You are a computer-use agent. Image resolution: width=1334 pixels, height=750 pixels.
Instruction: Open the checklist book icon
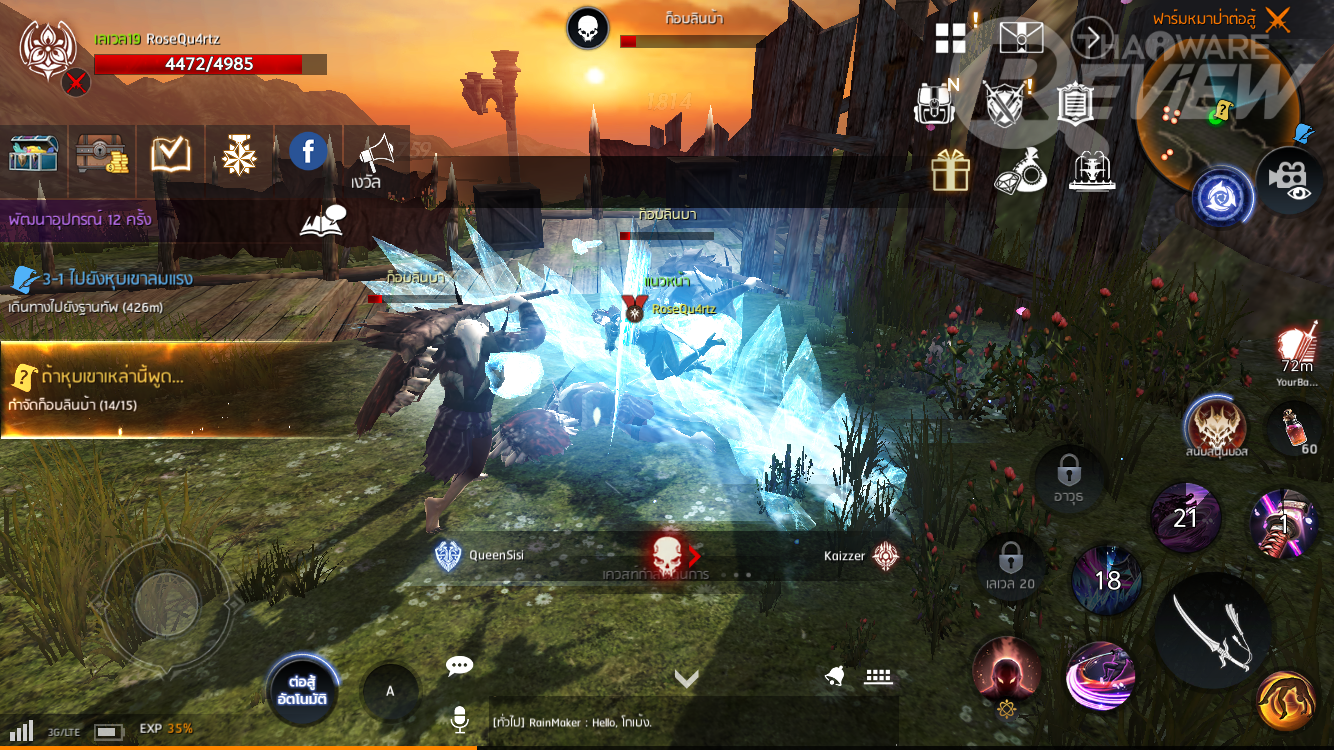click(171, 153)
